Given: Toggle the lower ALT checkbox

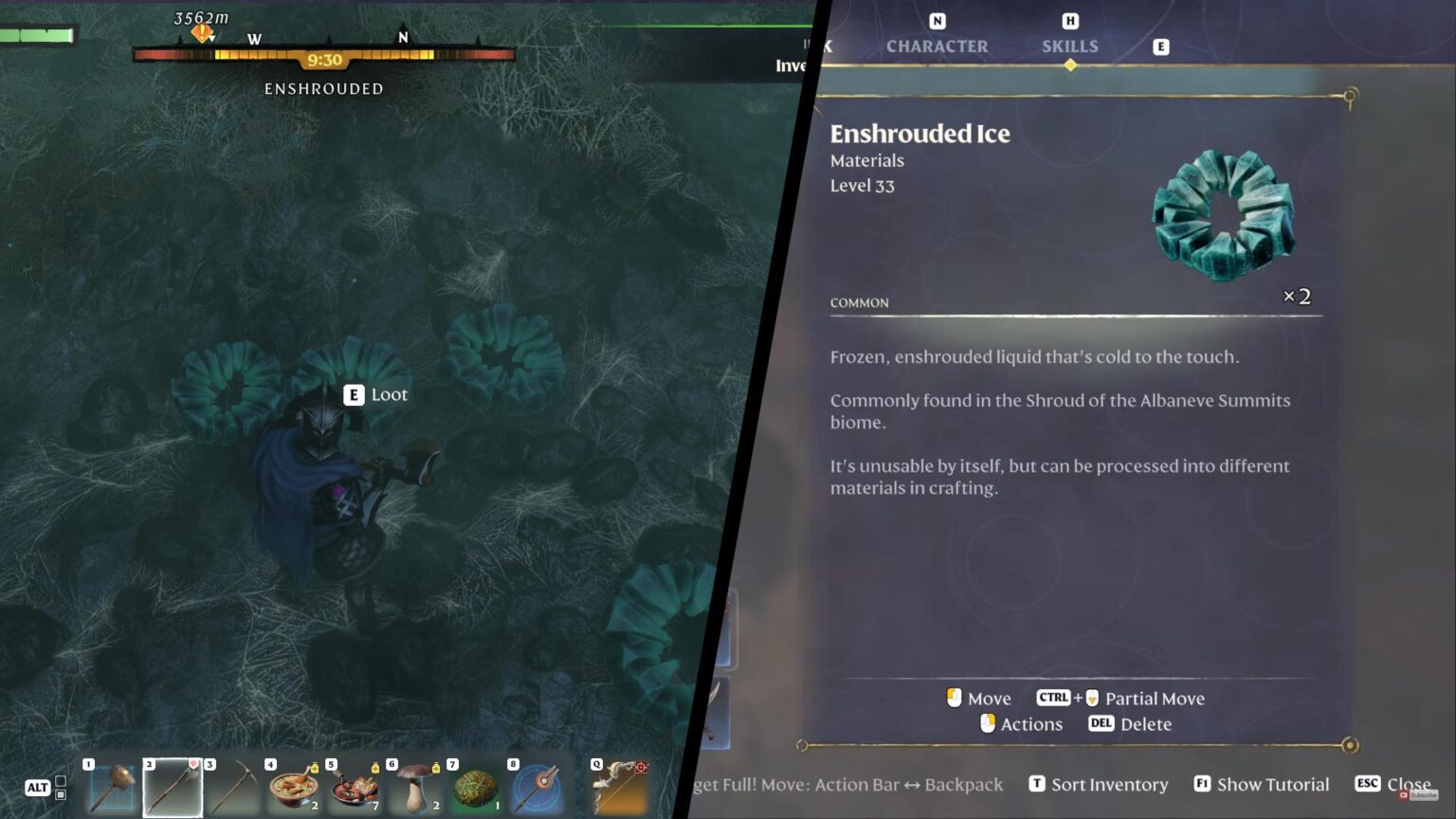Looking at the screenshot, I should pyautogui.click(x=61, y=794).
